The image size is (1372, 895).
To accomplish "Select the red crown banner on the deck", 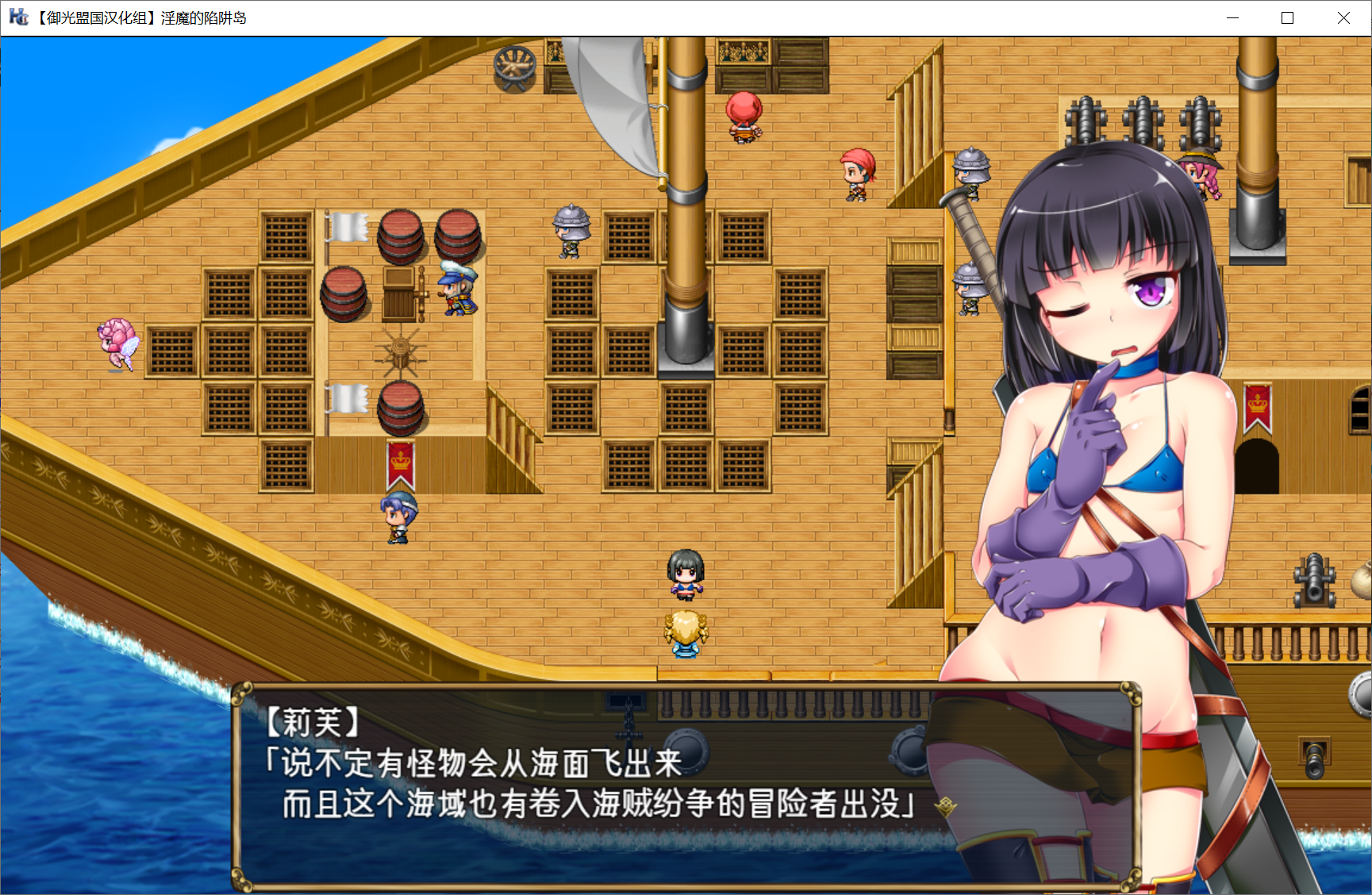I will click(399, 464).
